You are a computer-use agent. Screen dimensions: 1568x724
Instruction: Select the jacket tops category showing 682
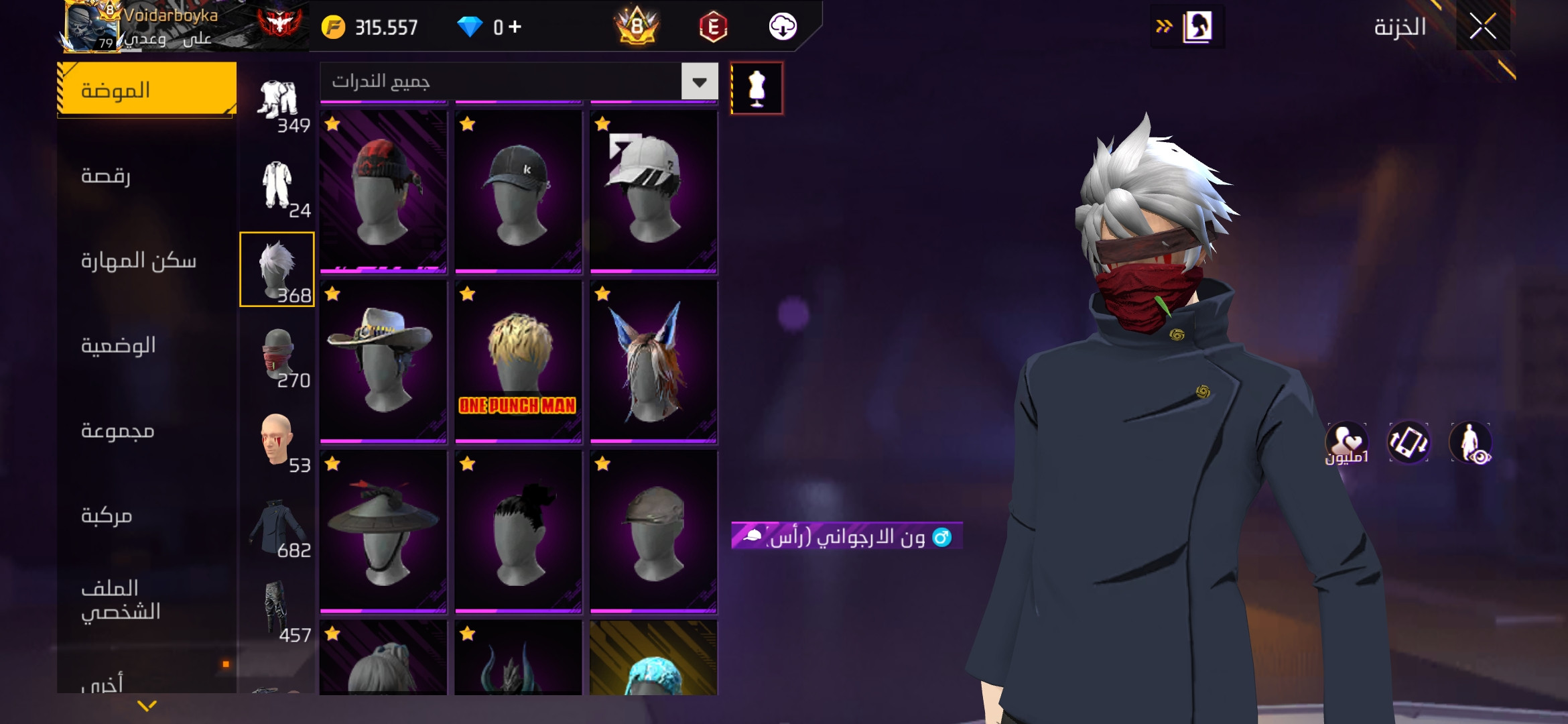click(x=277, y=527)
